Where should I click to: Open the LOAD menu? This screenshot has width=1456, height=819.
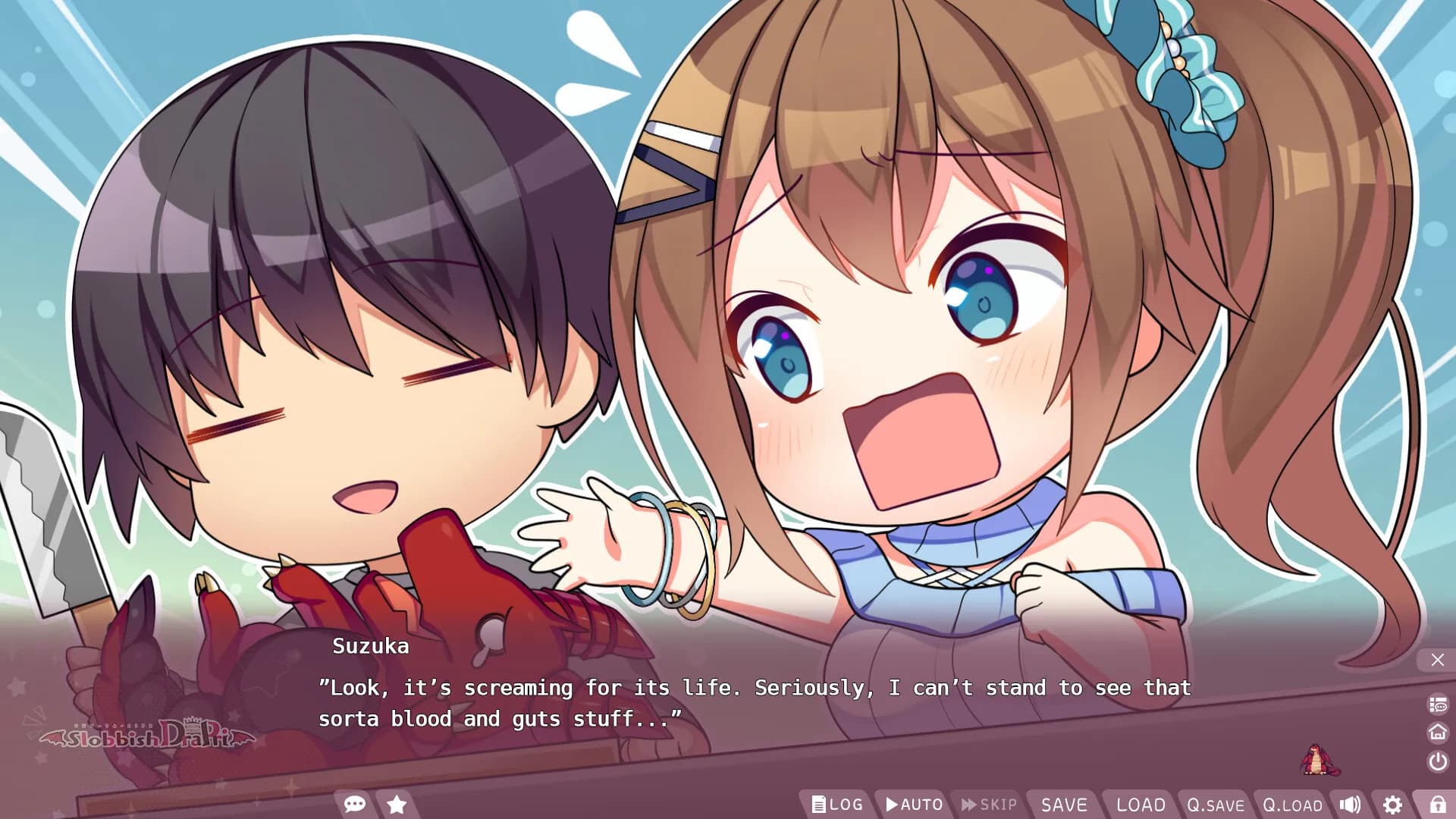1141,805
